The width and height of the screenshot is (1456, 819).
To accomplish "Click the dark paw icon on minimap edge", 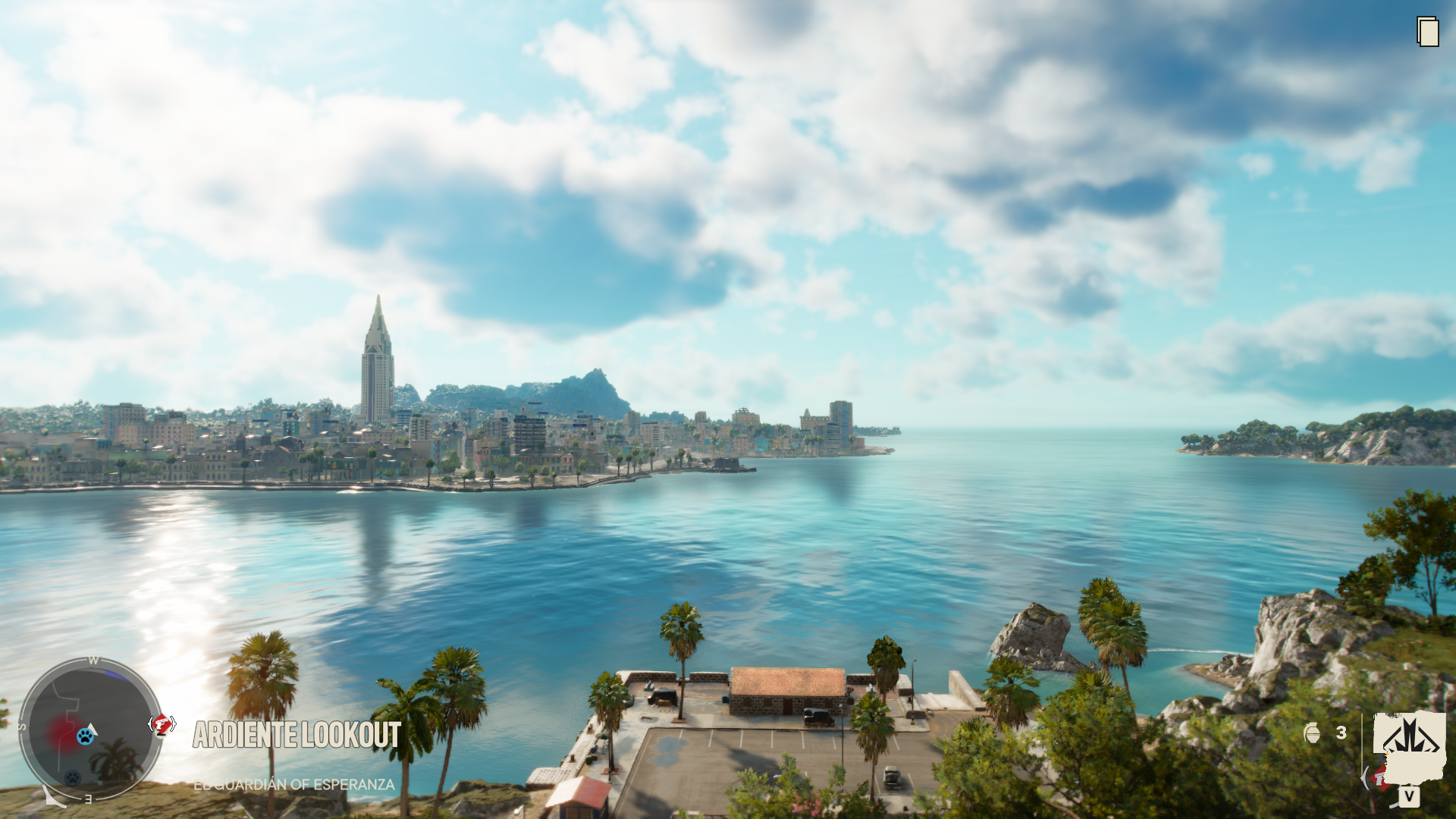I will click(73, 778).
